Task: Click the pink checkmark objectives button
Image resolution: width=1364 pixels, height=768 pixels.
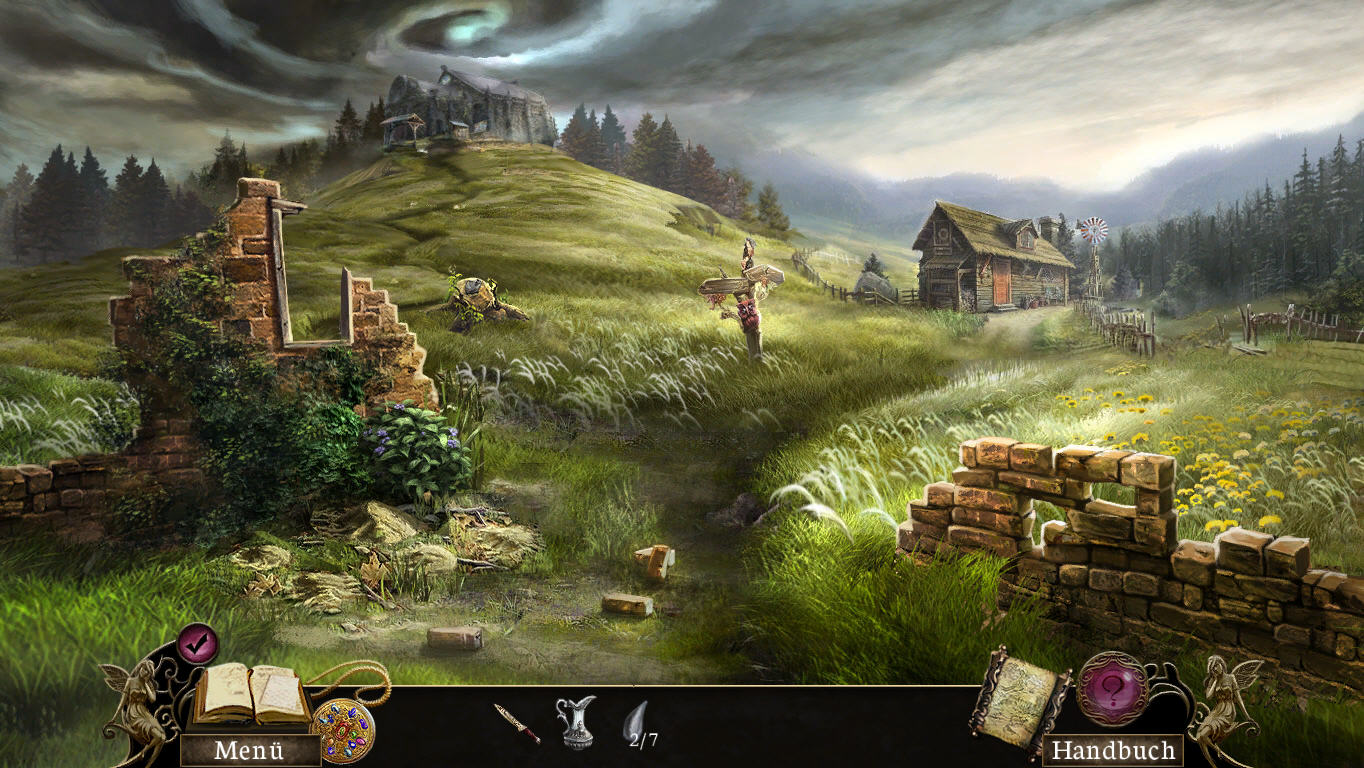Action: coord(198,643)
